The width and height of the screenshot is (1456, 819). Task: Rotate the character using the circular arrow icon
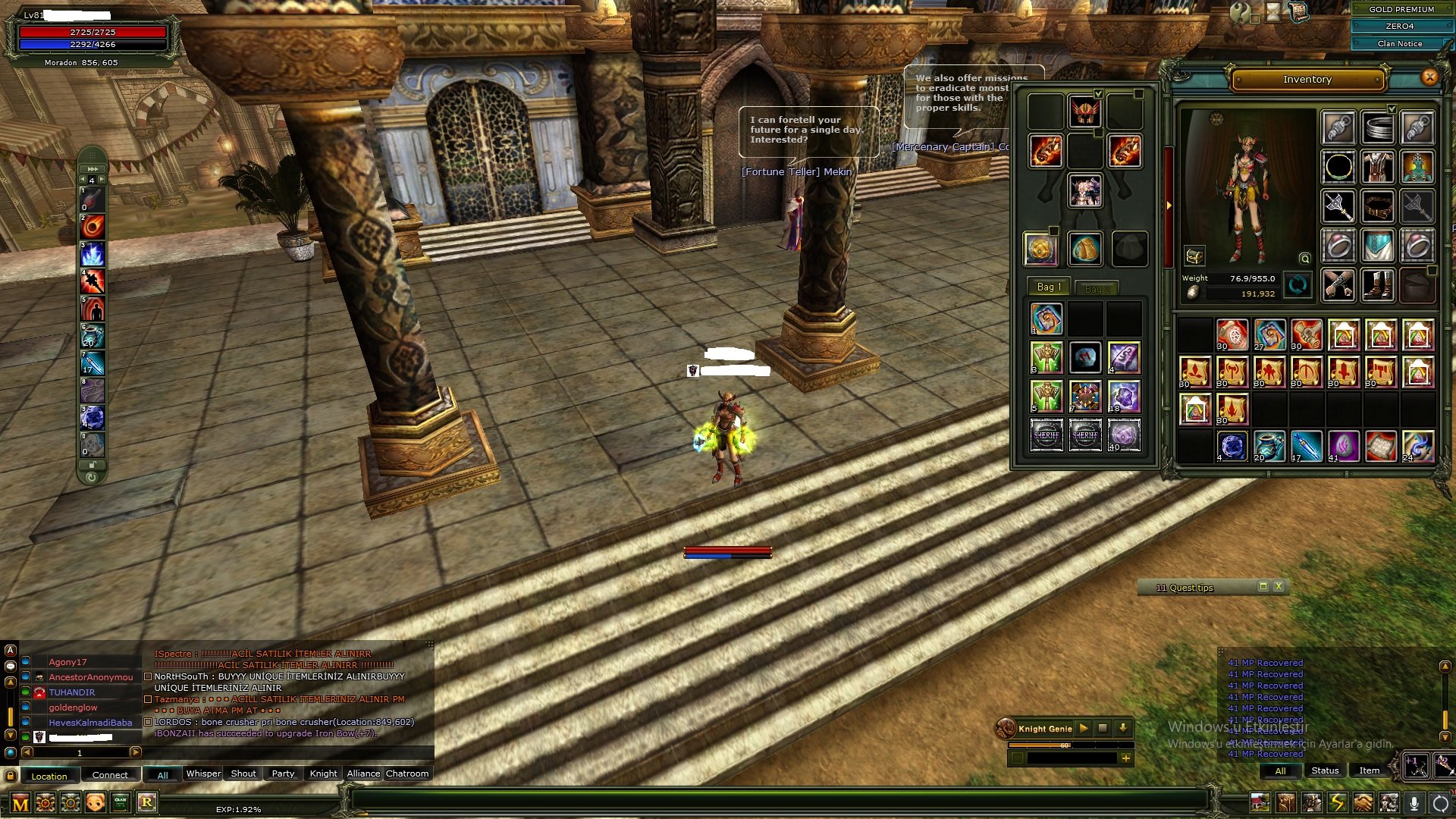pyautogui.click(x=1297, y=285)
